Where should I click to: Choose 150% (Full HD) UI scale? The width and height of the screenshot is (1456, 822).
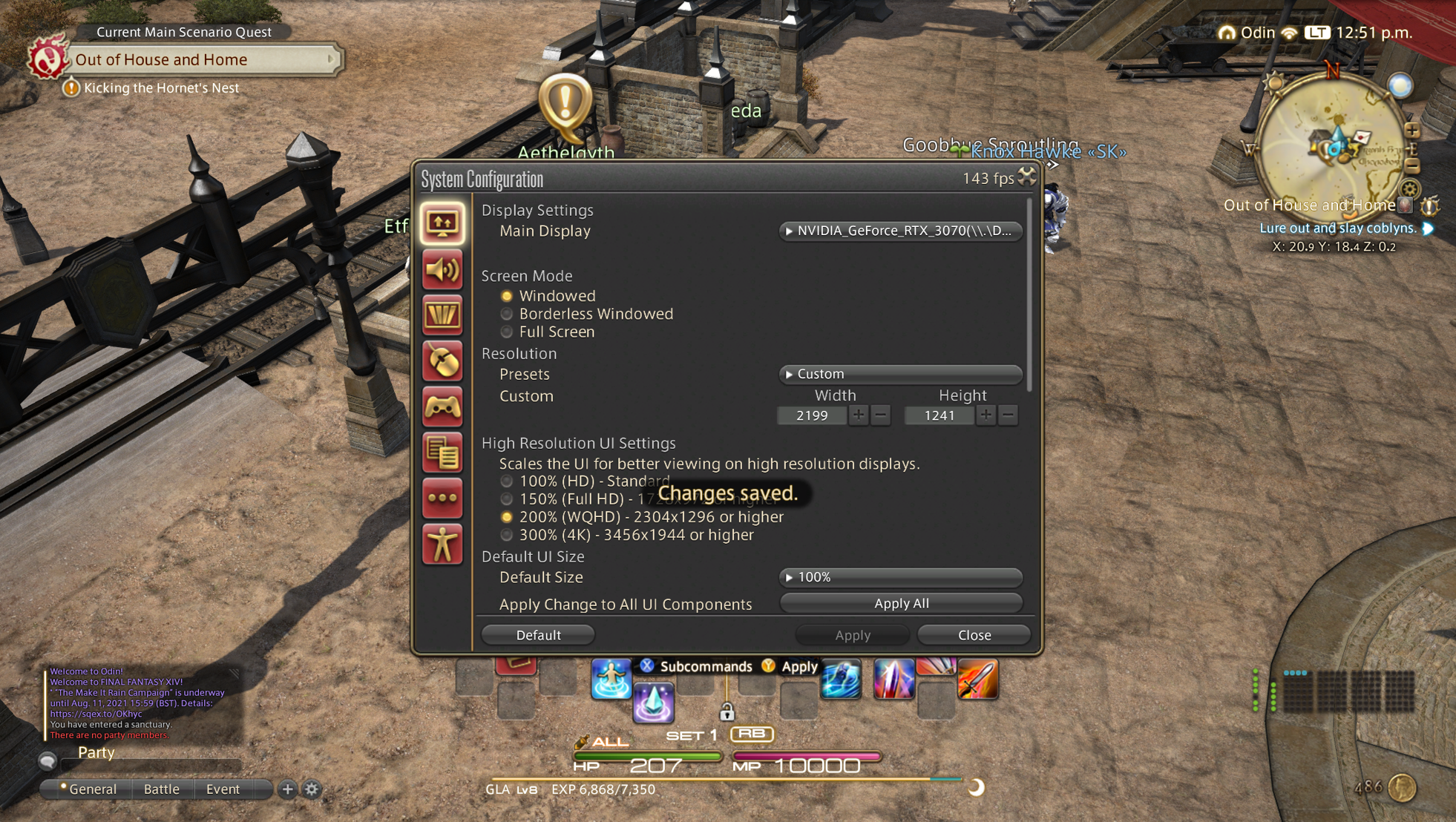(x=507, y=499)
